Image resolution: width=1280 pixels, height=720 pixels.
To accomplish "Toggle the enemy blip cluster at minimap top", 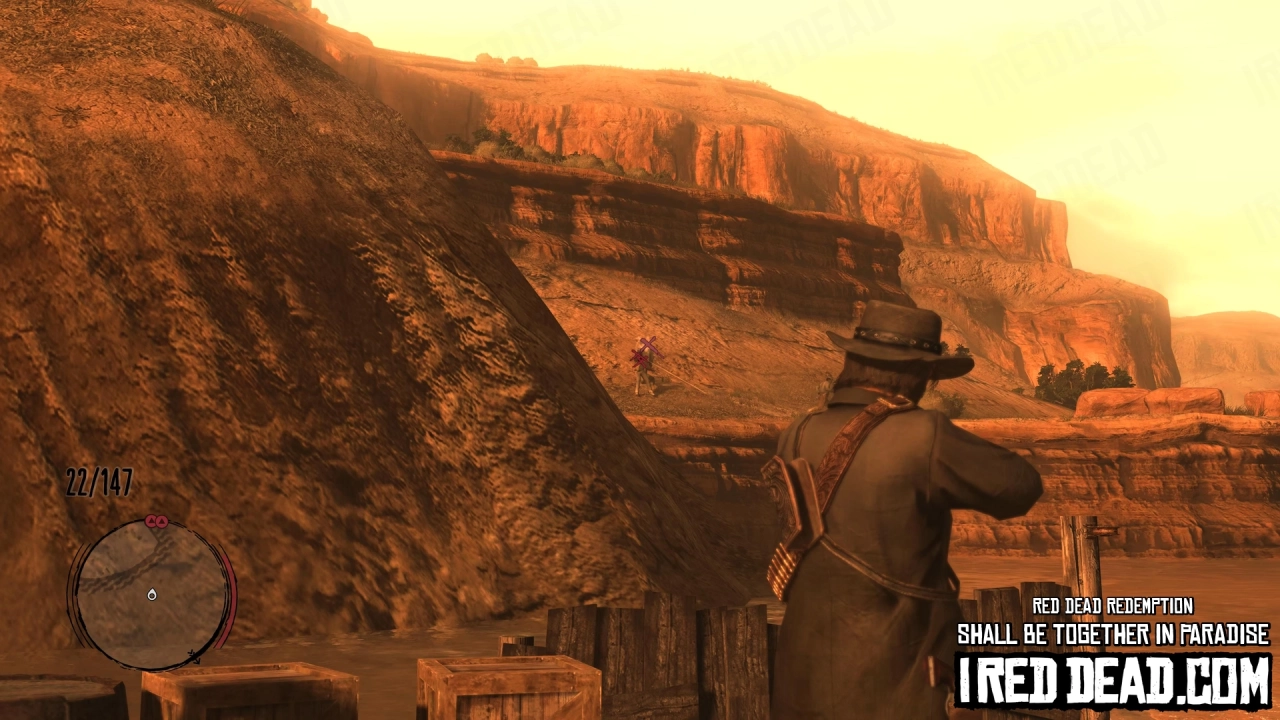I will tap(155, 521).
